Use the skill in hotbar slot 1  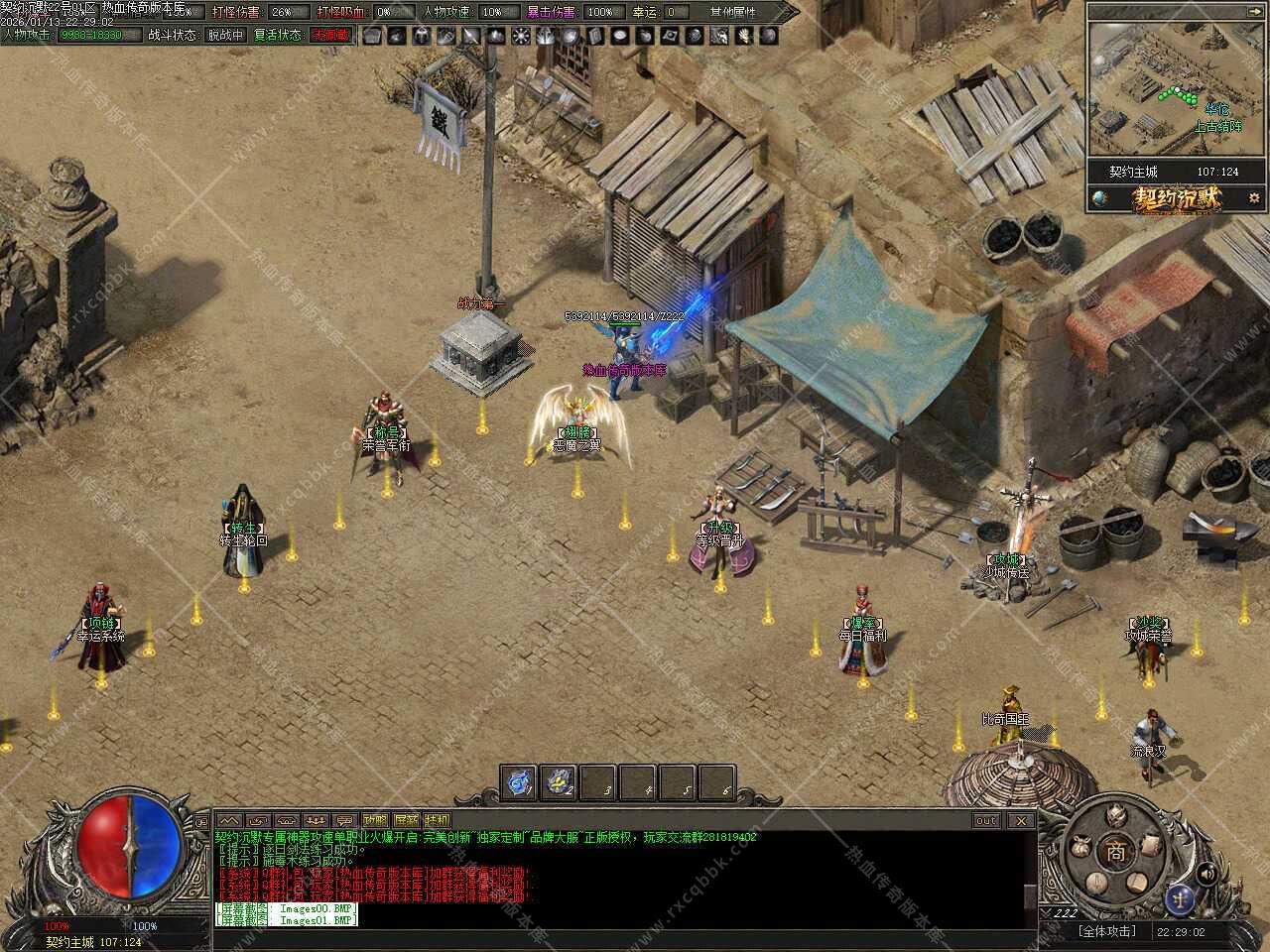click(519, 782)
